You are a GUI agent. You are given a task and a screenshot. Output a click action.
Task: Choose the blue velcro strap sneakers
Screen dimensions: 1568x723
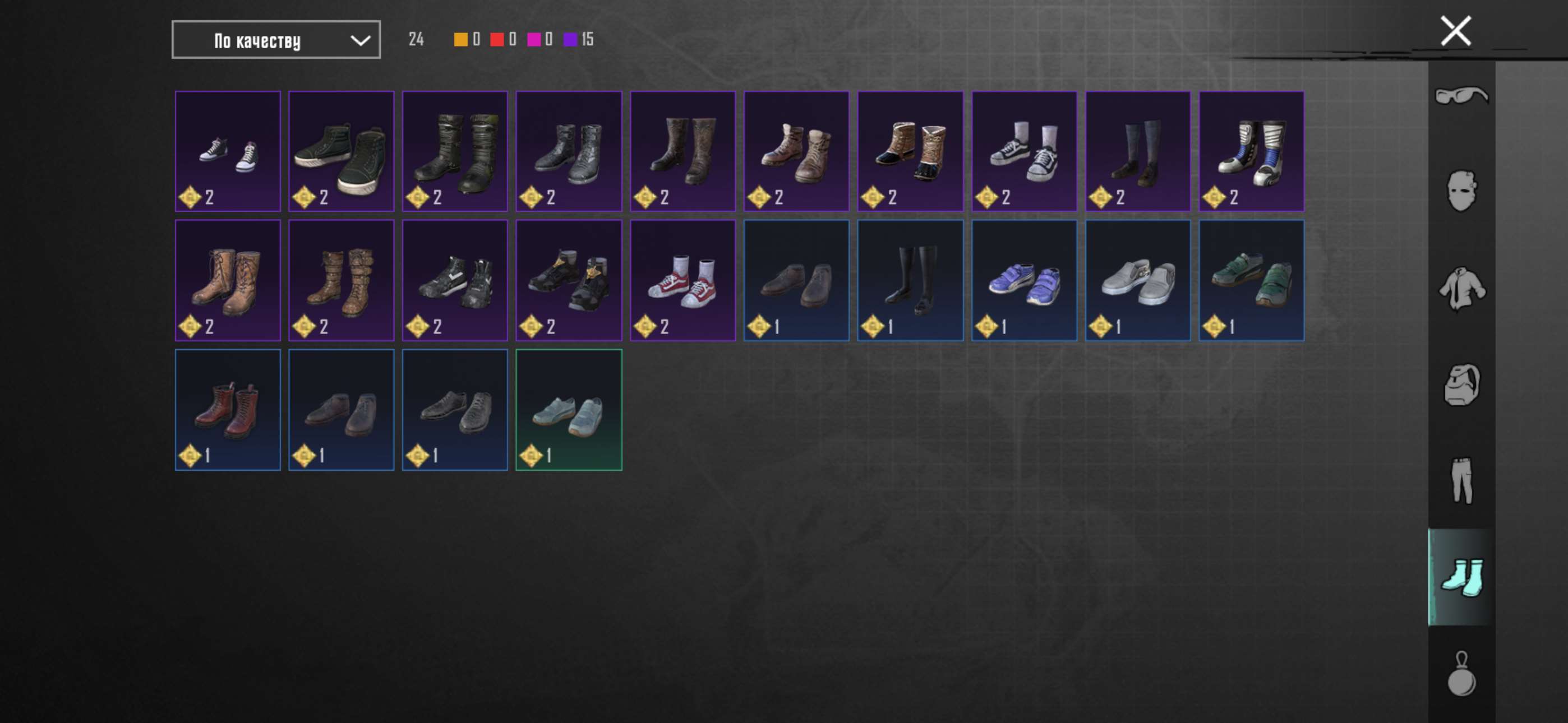tap(1024, 281)
